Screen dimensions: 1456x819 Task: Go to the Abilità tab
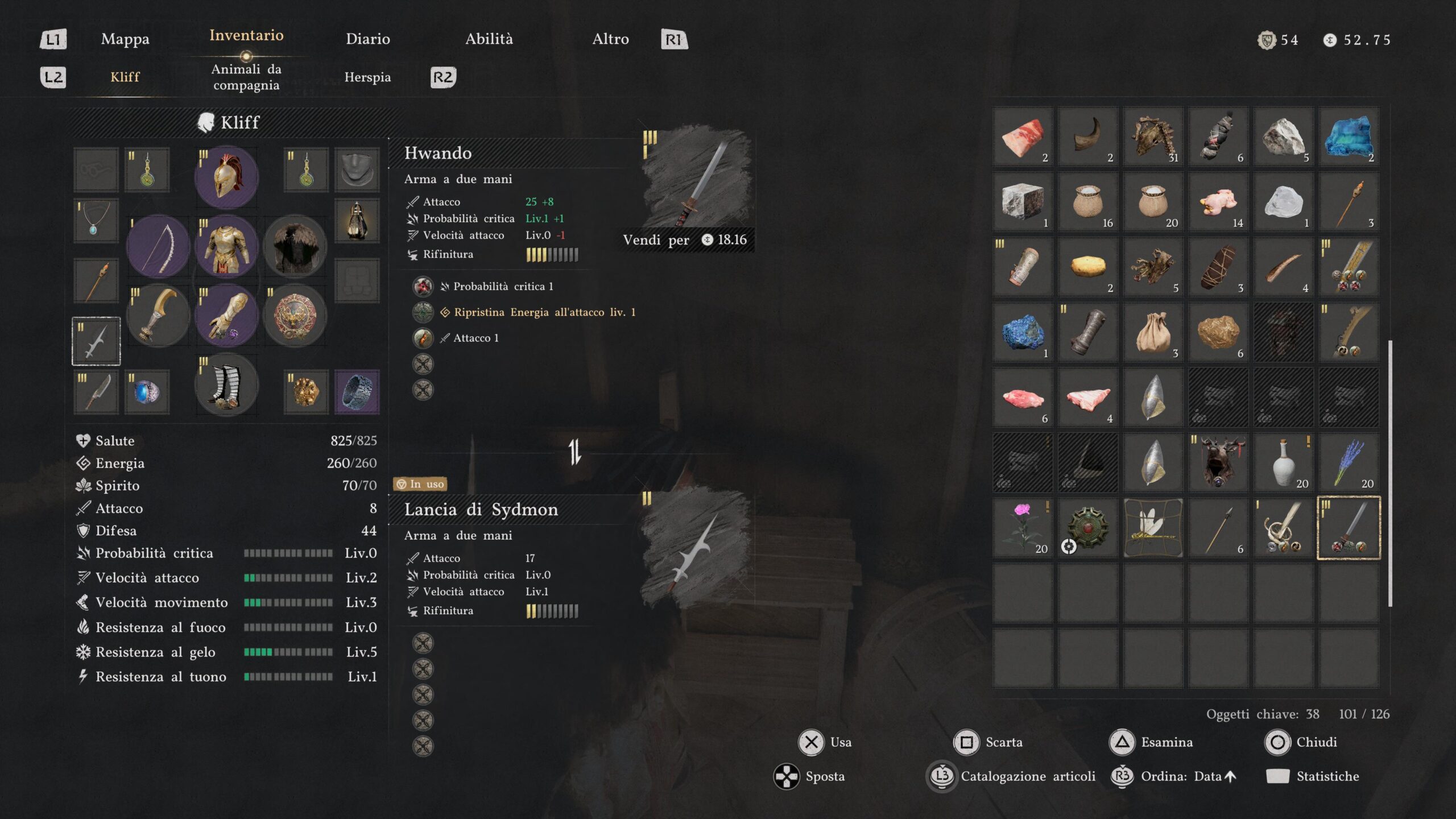[489, 39]
